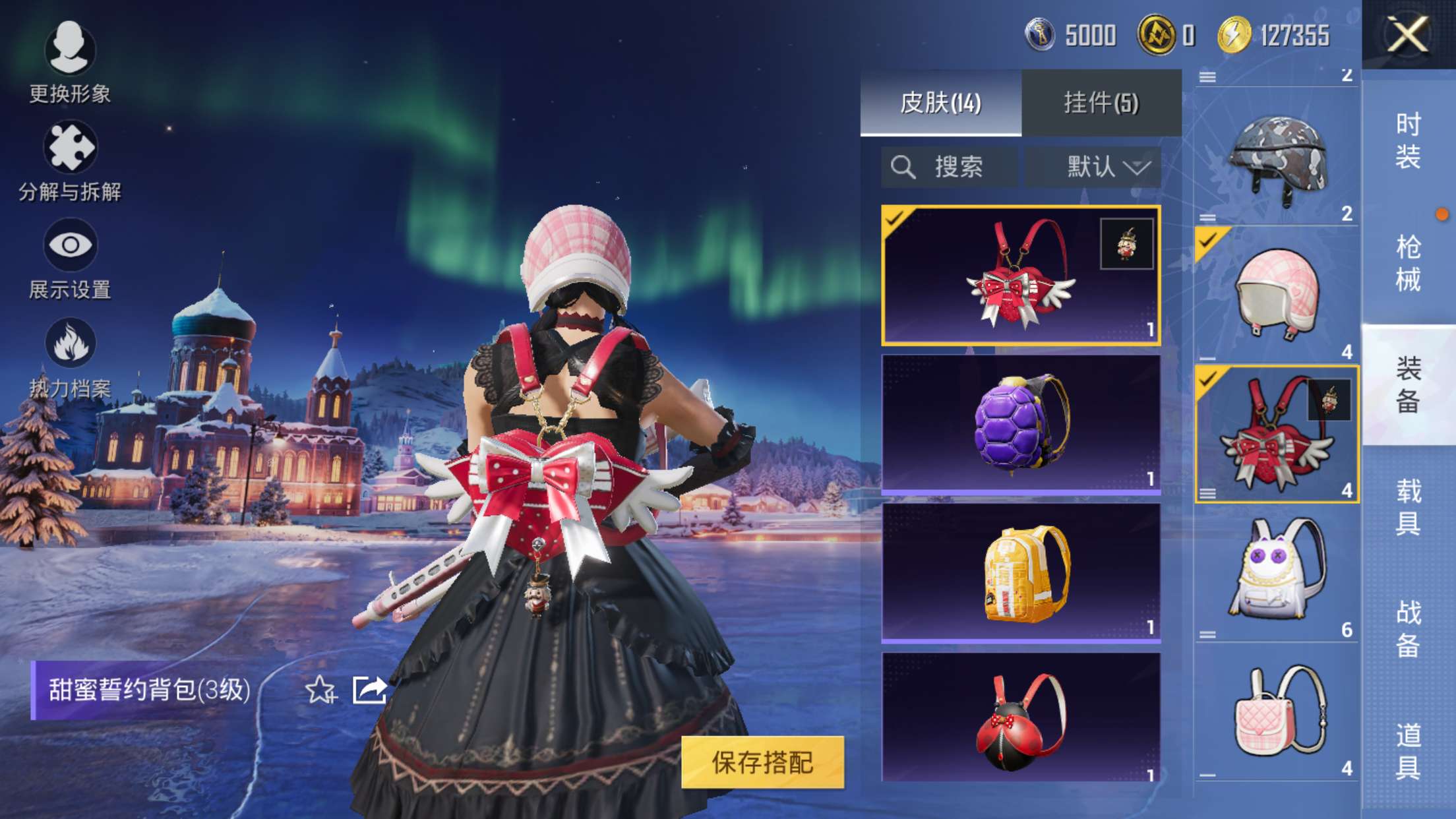Open the 默认 sort dropdown
1456x819 pixels.
click(1093, 167)
